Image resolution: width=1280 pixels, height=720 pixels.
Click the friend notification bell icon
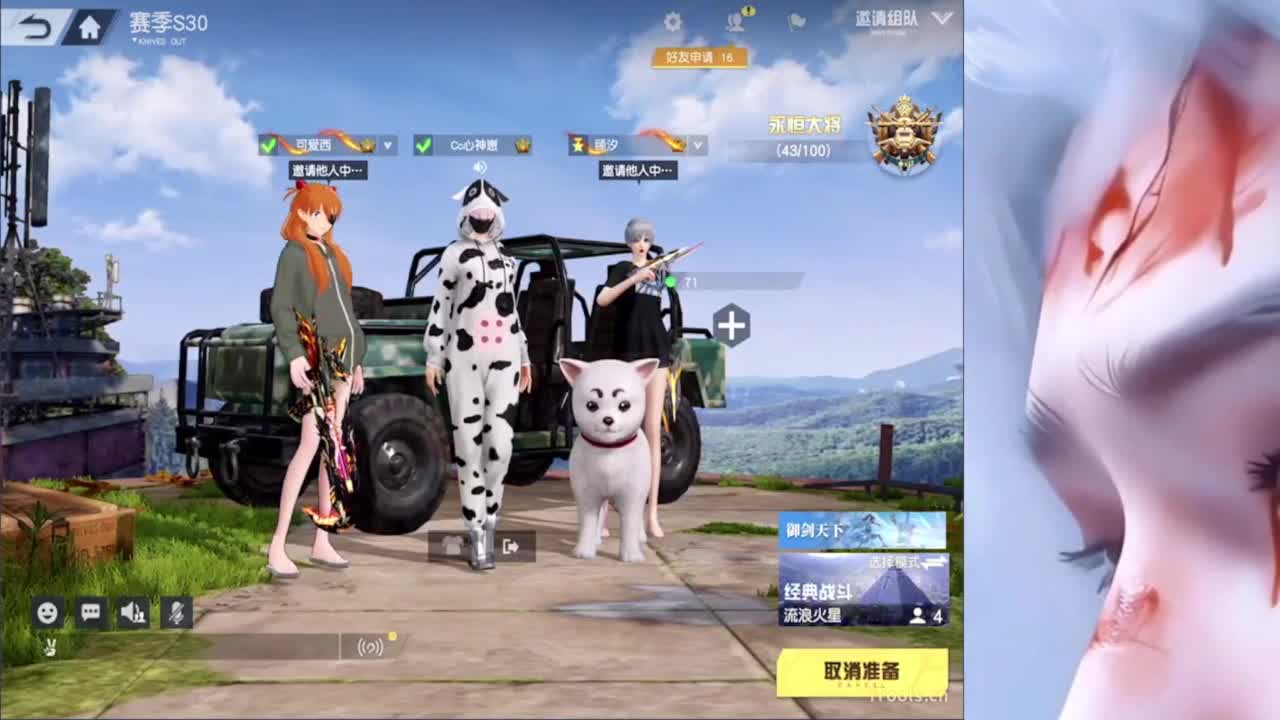(x=736, y=22)
